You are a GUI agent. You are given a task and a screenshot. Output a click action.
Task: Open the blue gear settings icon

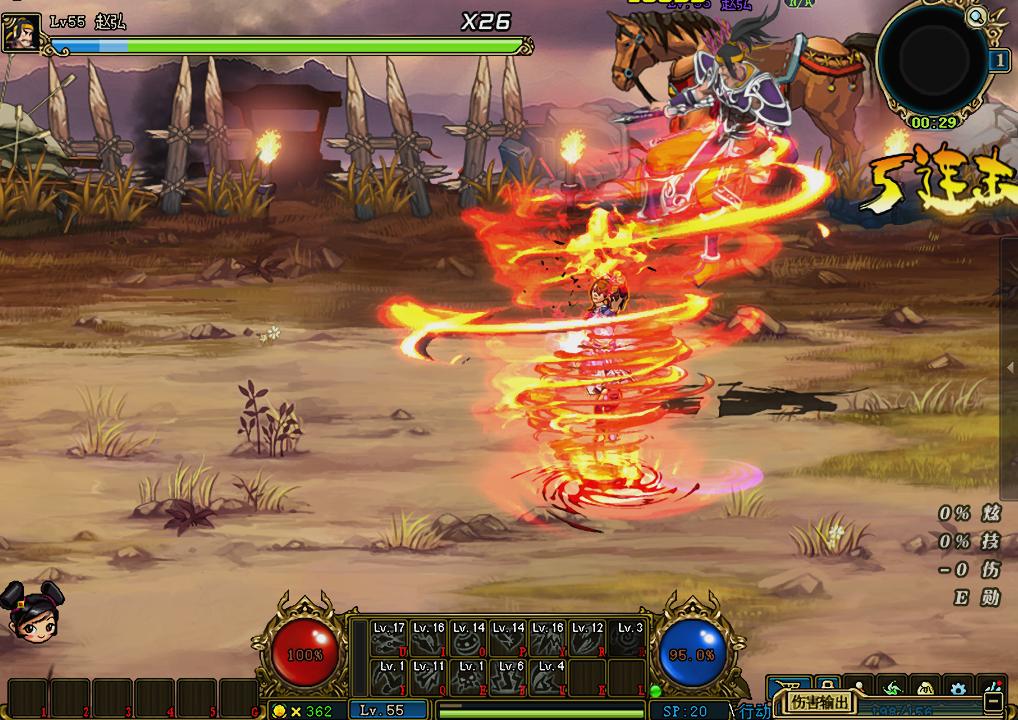(958, 688)
